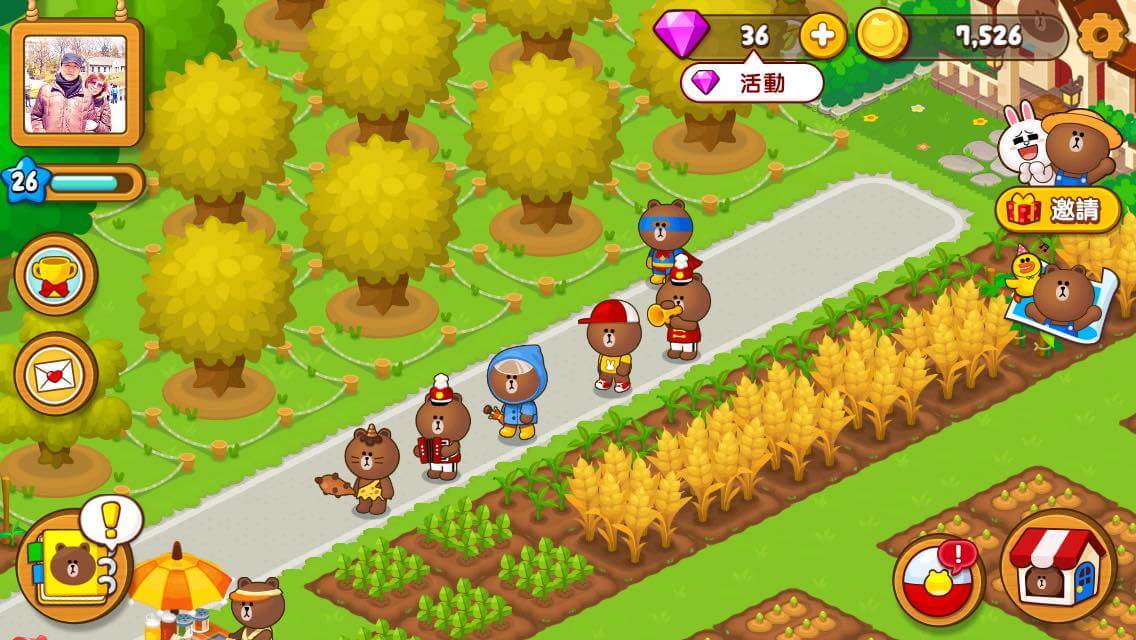Open the 邀請 invite friends button
The image size is (1136, 640).
click(x=1058, y=209)
